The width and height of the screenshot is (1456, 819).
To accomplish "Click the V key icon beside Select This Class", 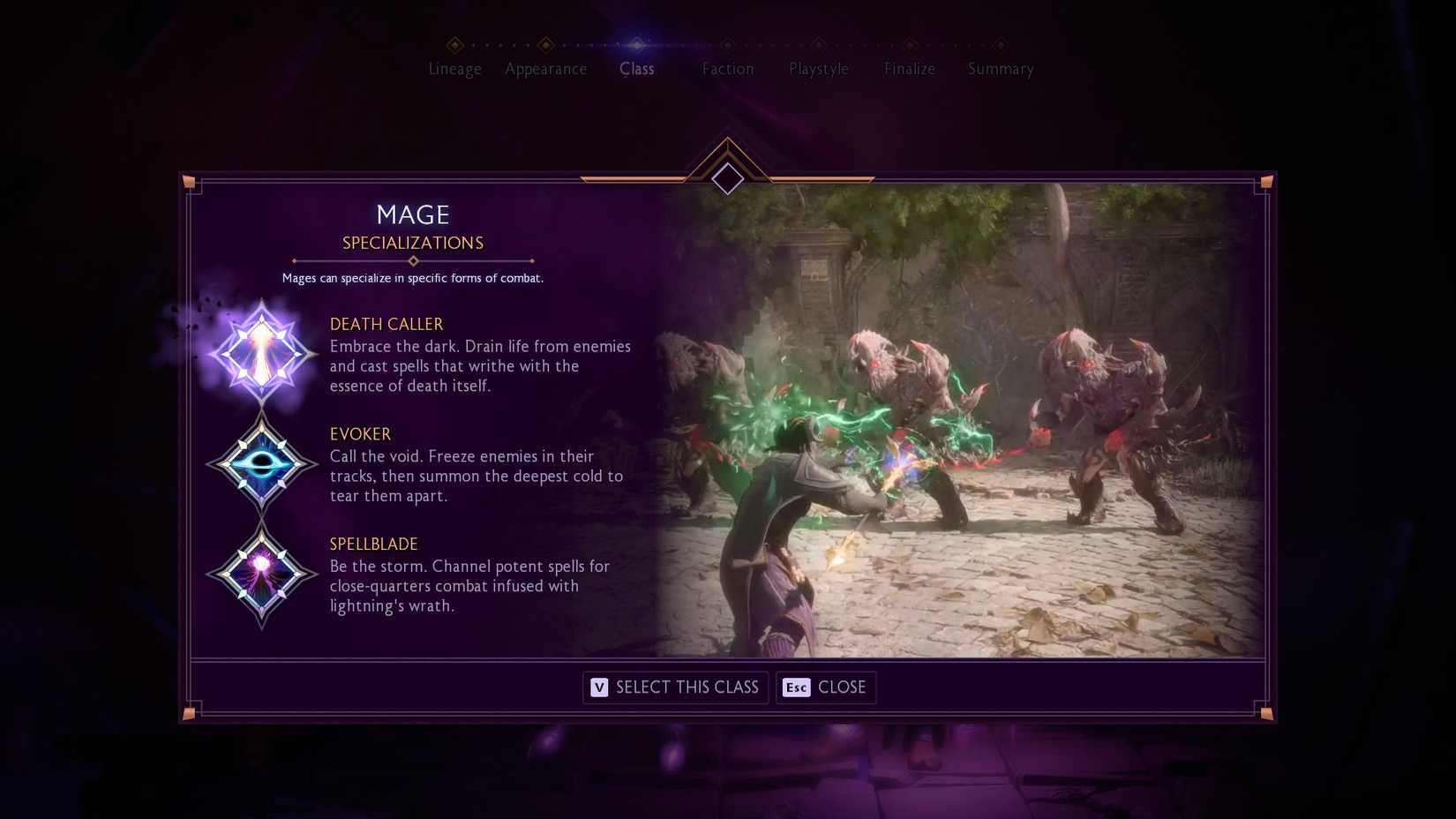I will coord(599,688).
